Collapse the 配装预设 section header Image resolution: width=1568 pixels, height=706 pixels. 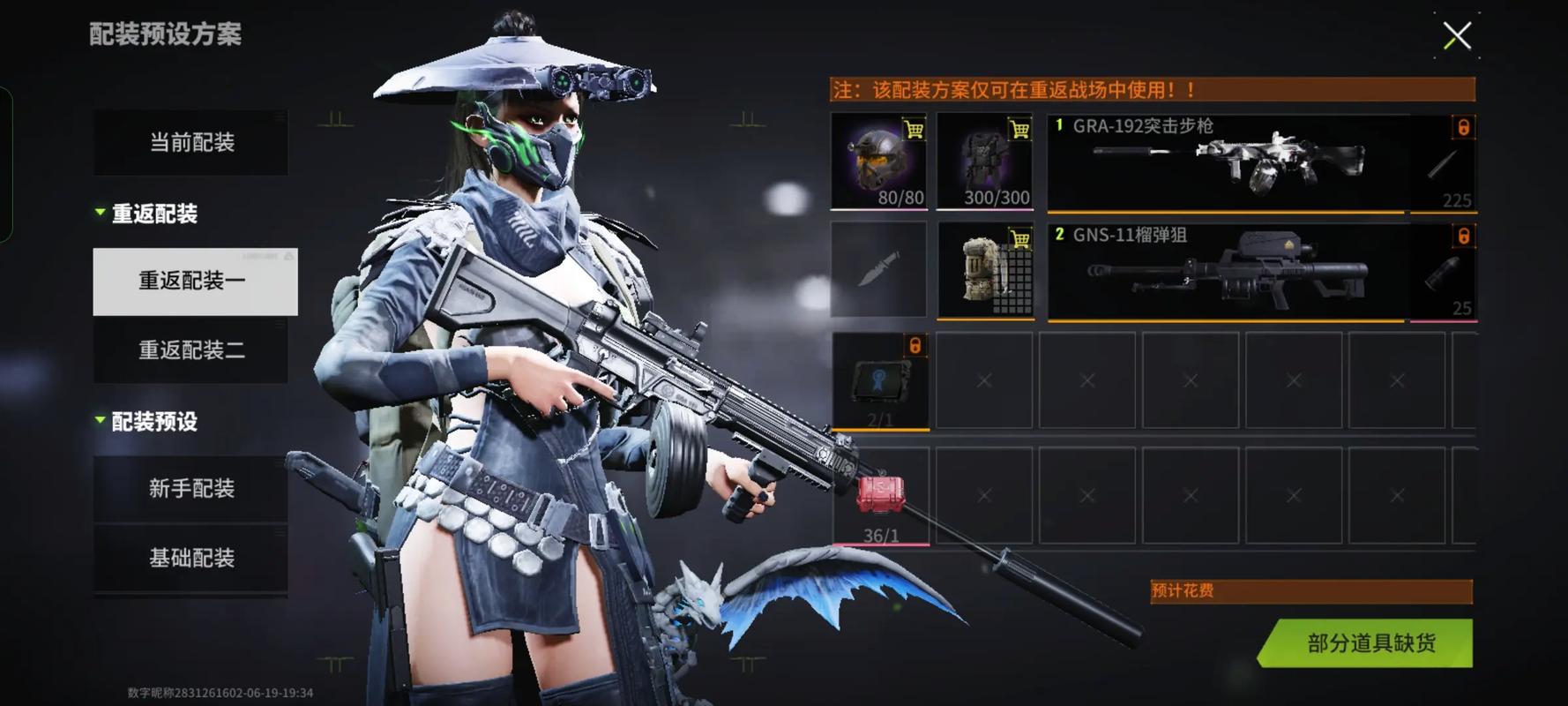(x=146, y=422)
